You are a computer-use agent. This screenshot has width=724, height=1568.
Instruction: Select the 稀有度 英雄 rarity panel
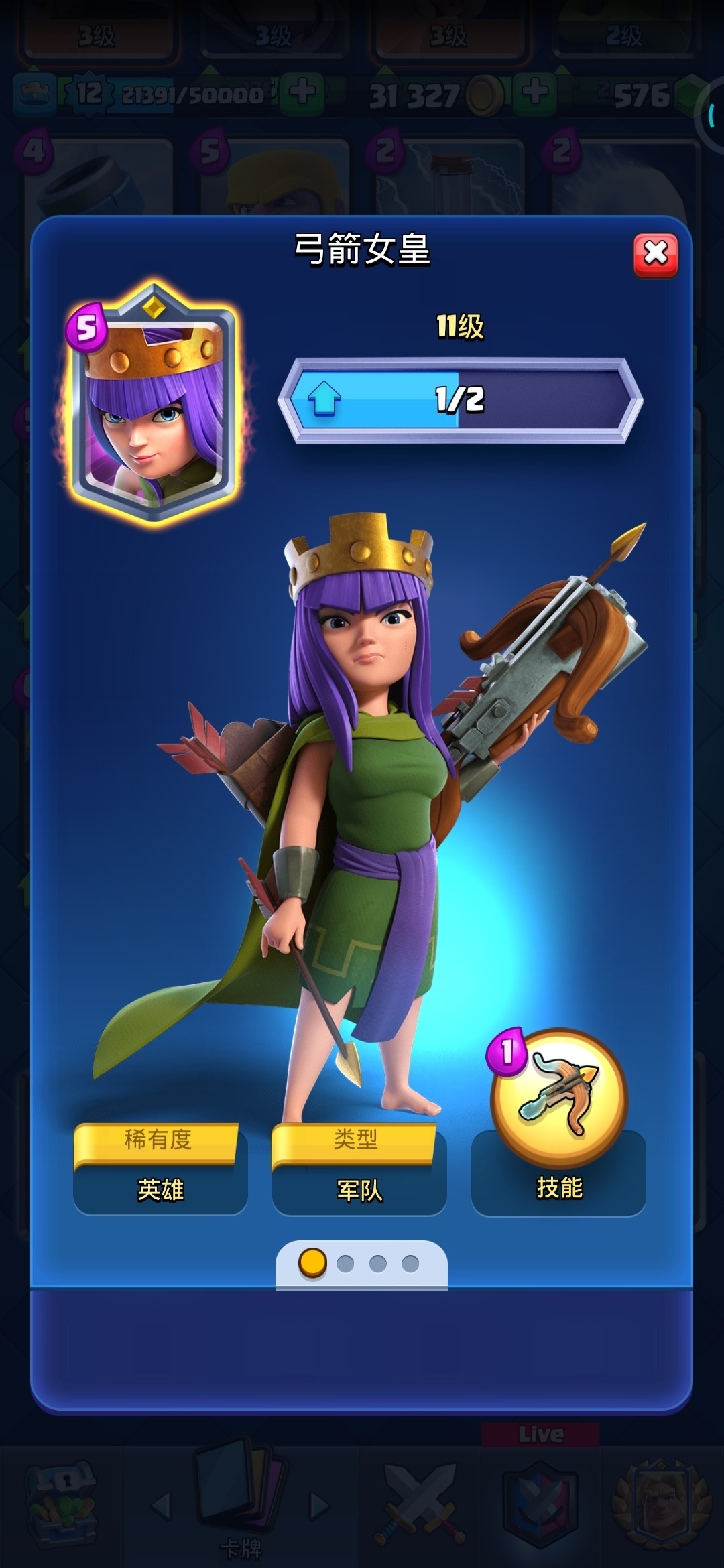[160, 1169]
